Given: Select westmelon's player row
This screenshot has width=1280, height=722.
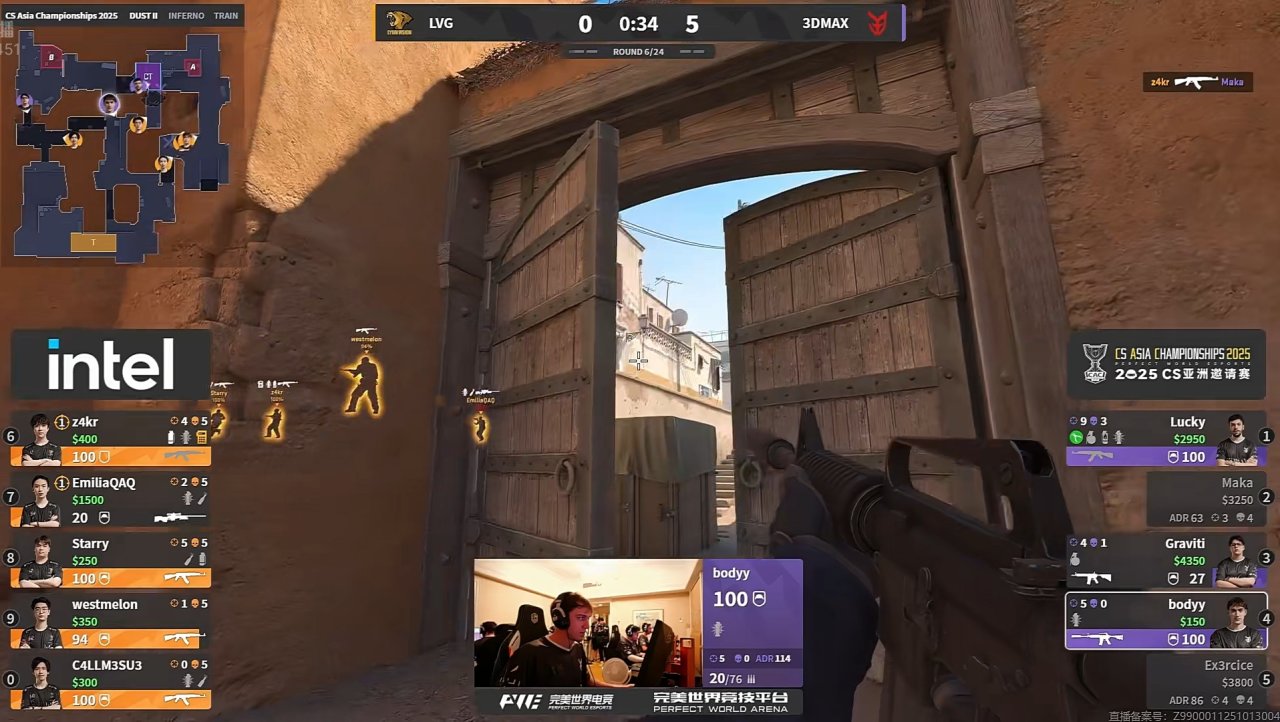Looking at the screenshot, I should pos(111,621).
